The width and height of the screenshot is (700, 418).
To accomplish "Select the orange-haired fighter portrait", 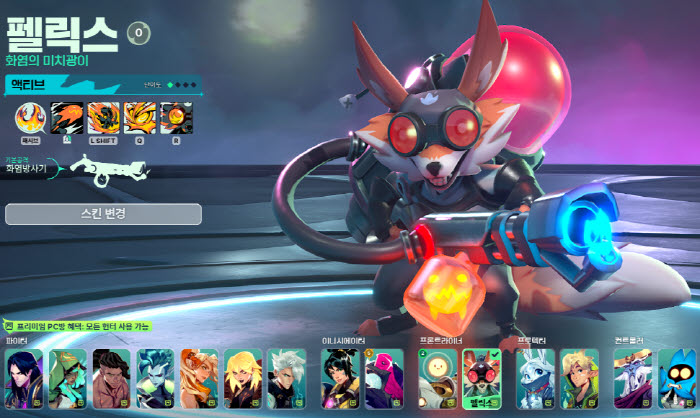I will click(x=199, y=379).
